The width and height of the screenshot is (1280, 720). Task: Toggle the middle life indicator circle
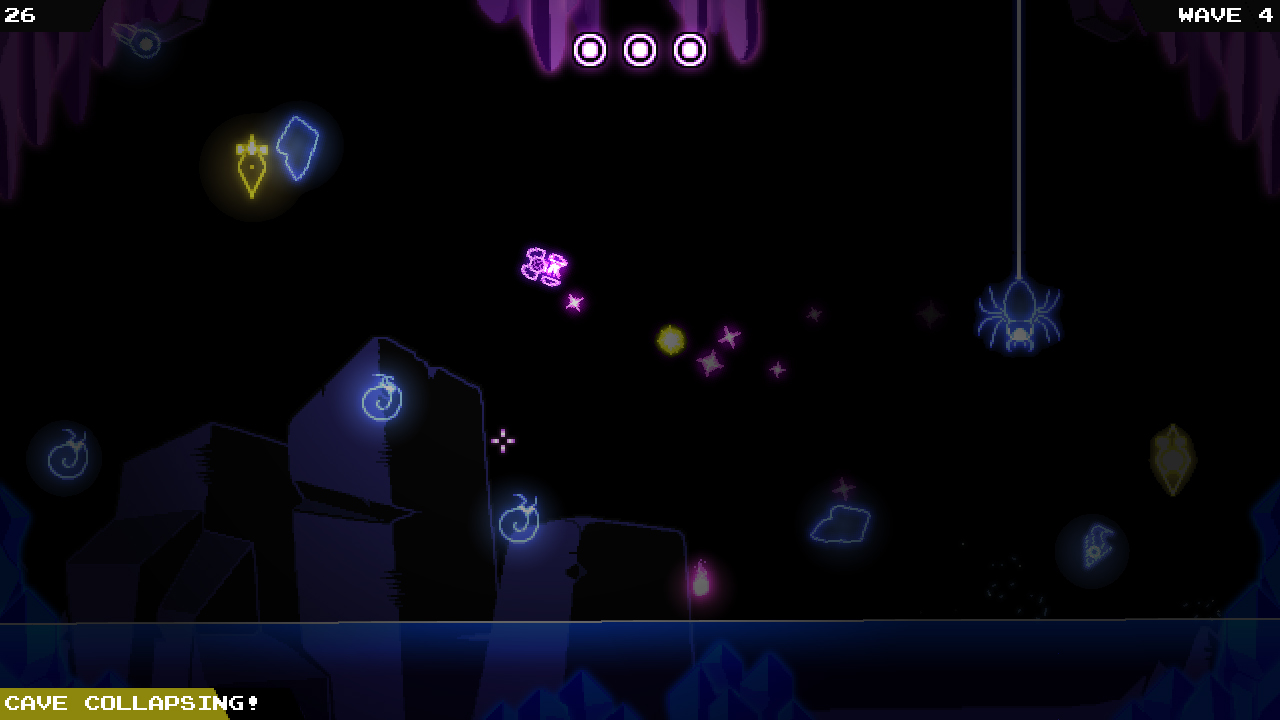click(x=640, y=49)
